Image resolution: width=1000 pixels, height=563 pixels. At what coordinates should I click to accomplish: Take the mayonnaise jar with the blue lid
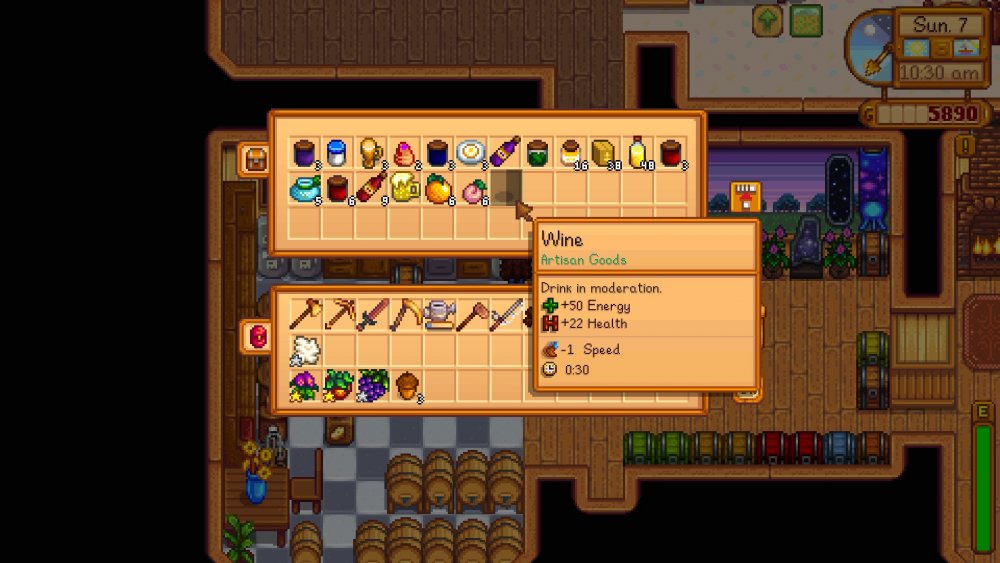[337, 152]
